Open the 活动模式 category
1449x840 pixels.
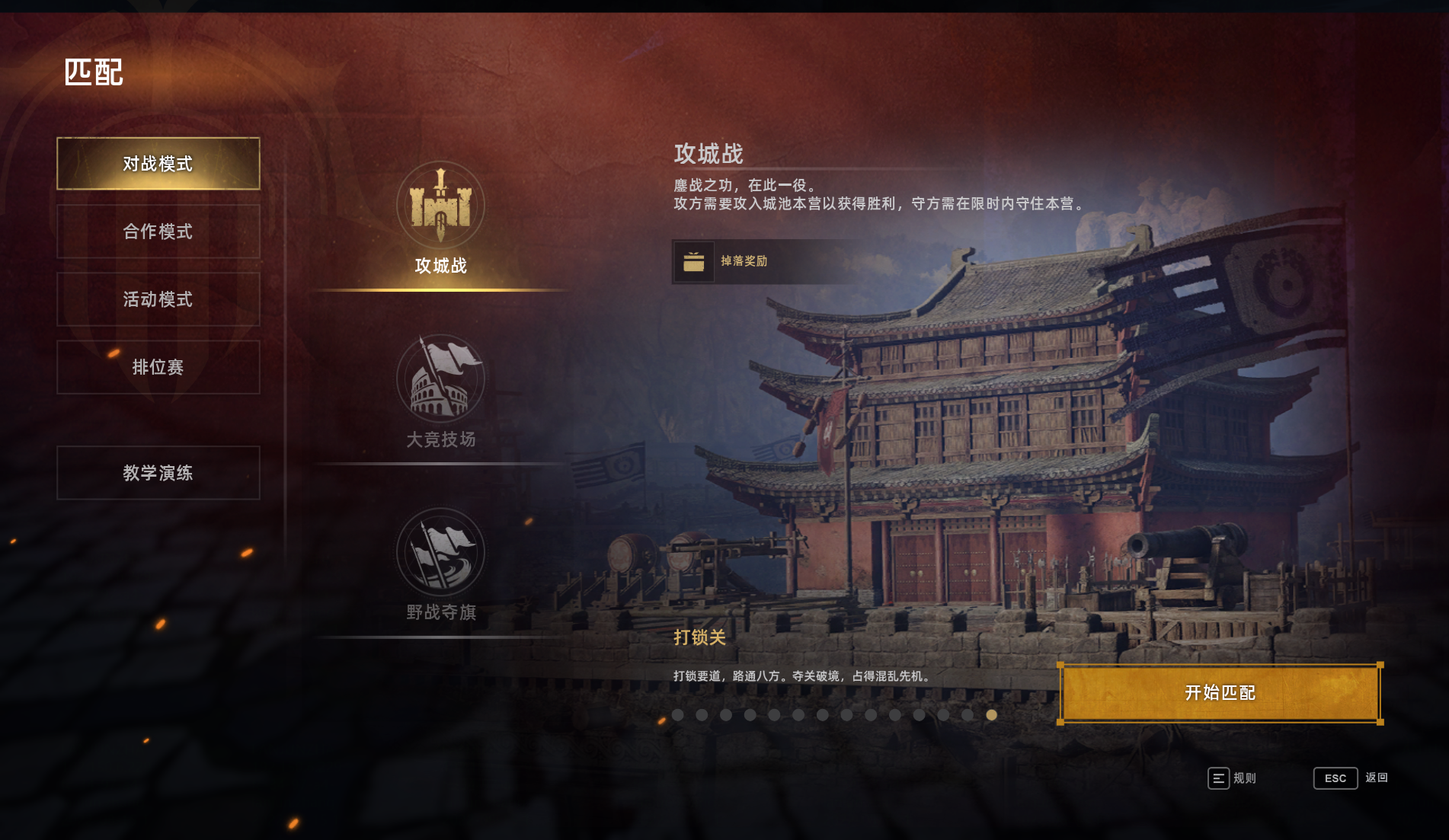[x=158, y=299]
